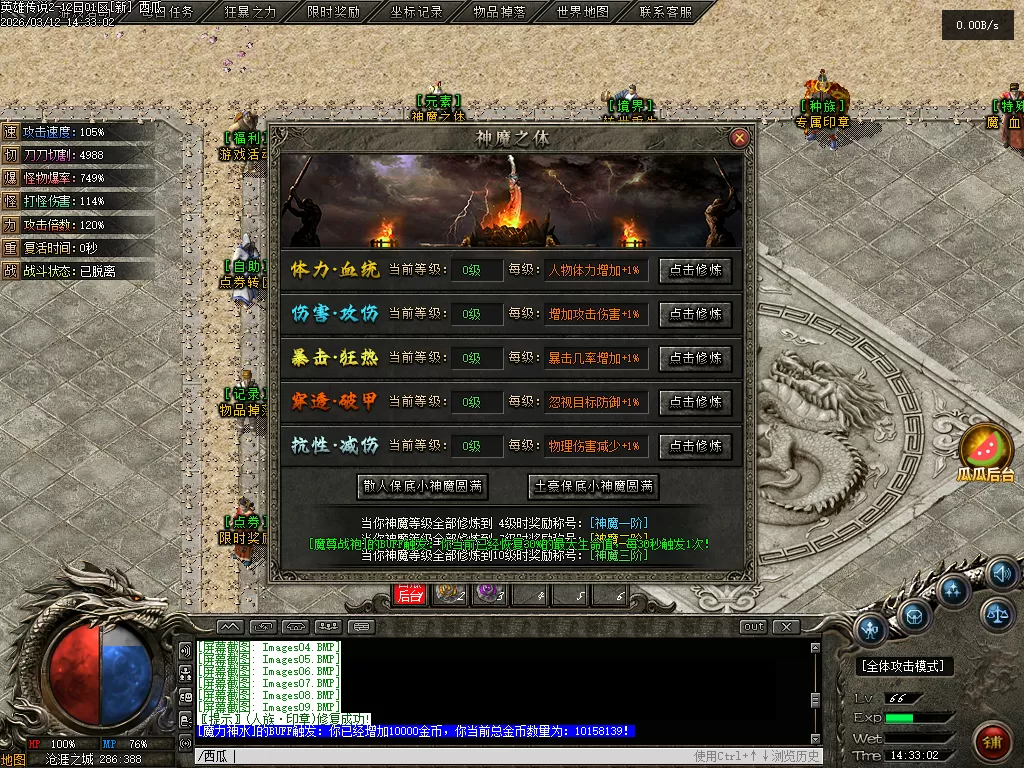The width and height of the screenshot is (1024, 768).
Task: Train the 暴击·狂热 crit attribute
Action: click(695, 358)
